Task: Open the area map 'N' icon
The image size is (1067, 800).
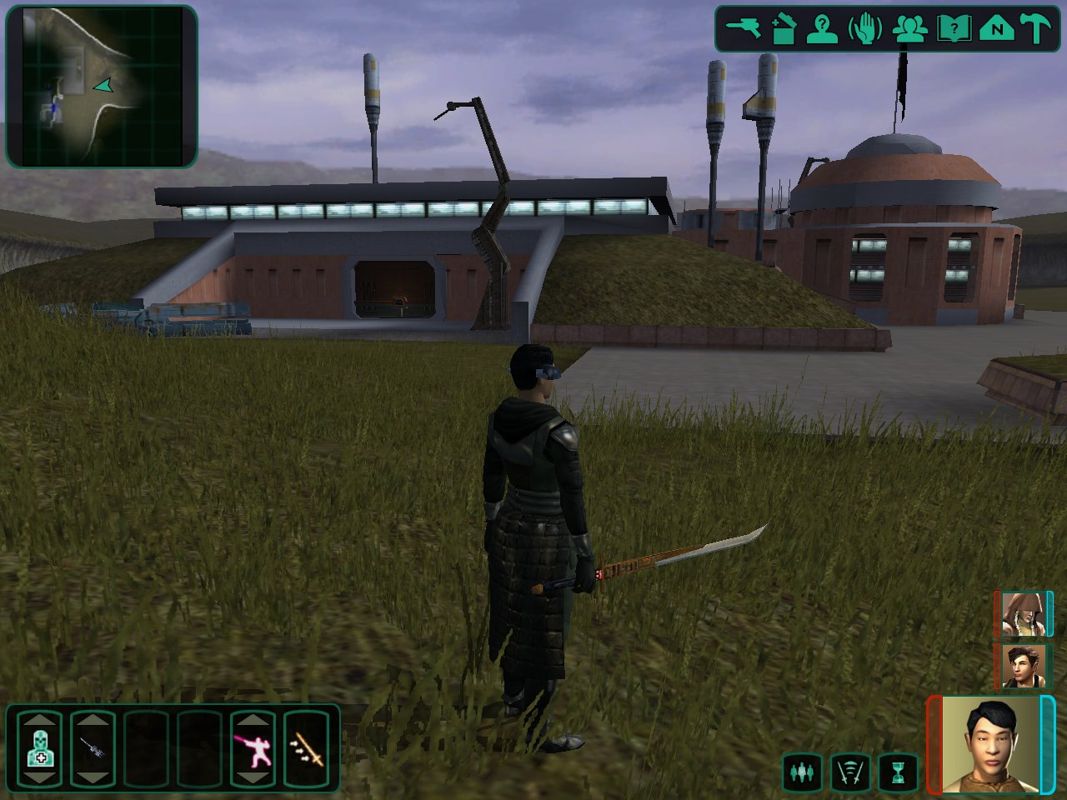Action: tap(996, 28)
